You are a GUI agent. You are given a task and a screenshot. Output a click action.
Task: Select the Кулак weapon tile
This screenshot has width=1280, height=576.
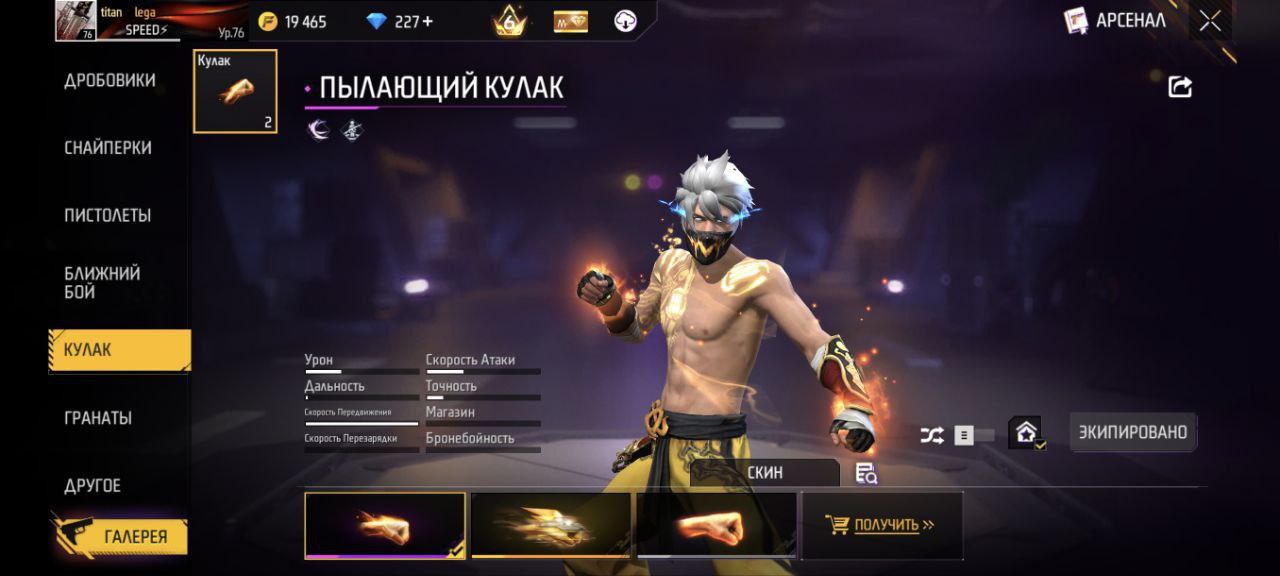tap(235, 91)
